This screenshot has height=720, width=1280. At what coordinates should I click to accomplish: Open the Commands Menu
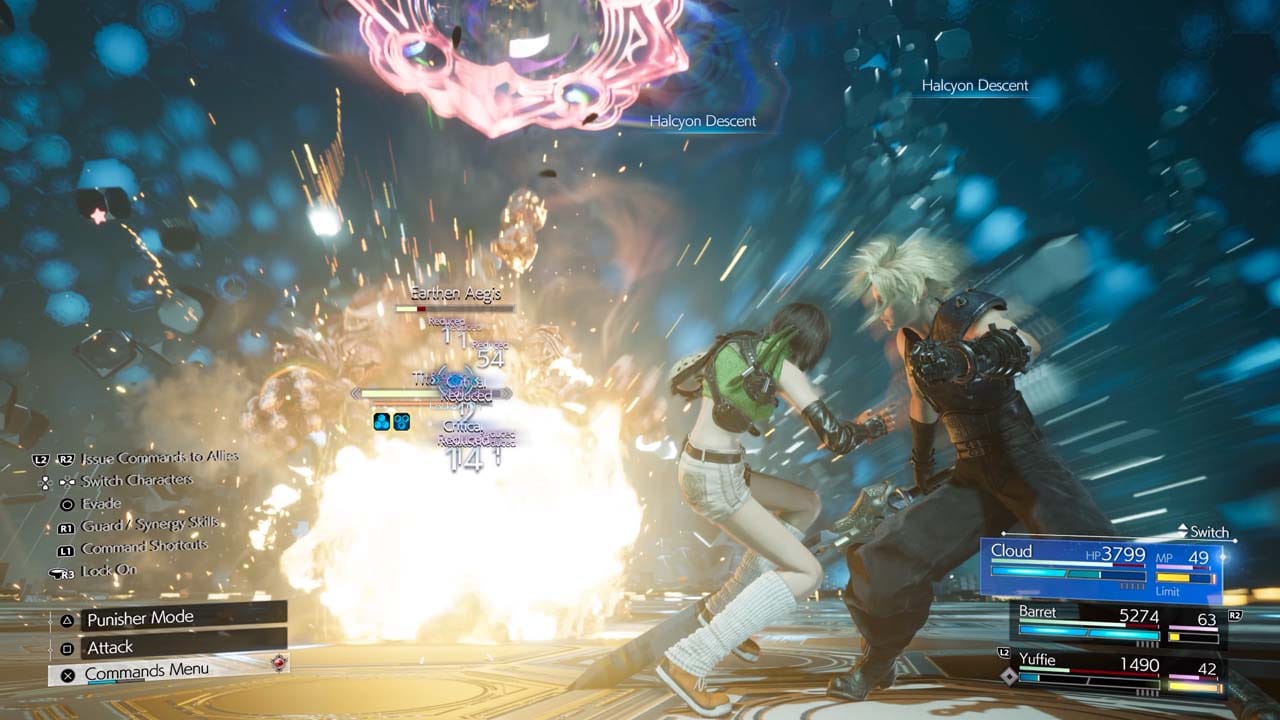tap(145, 676)
